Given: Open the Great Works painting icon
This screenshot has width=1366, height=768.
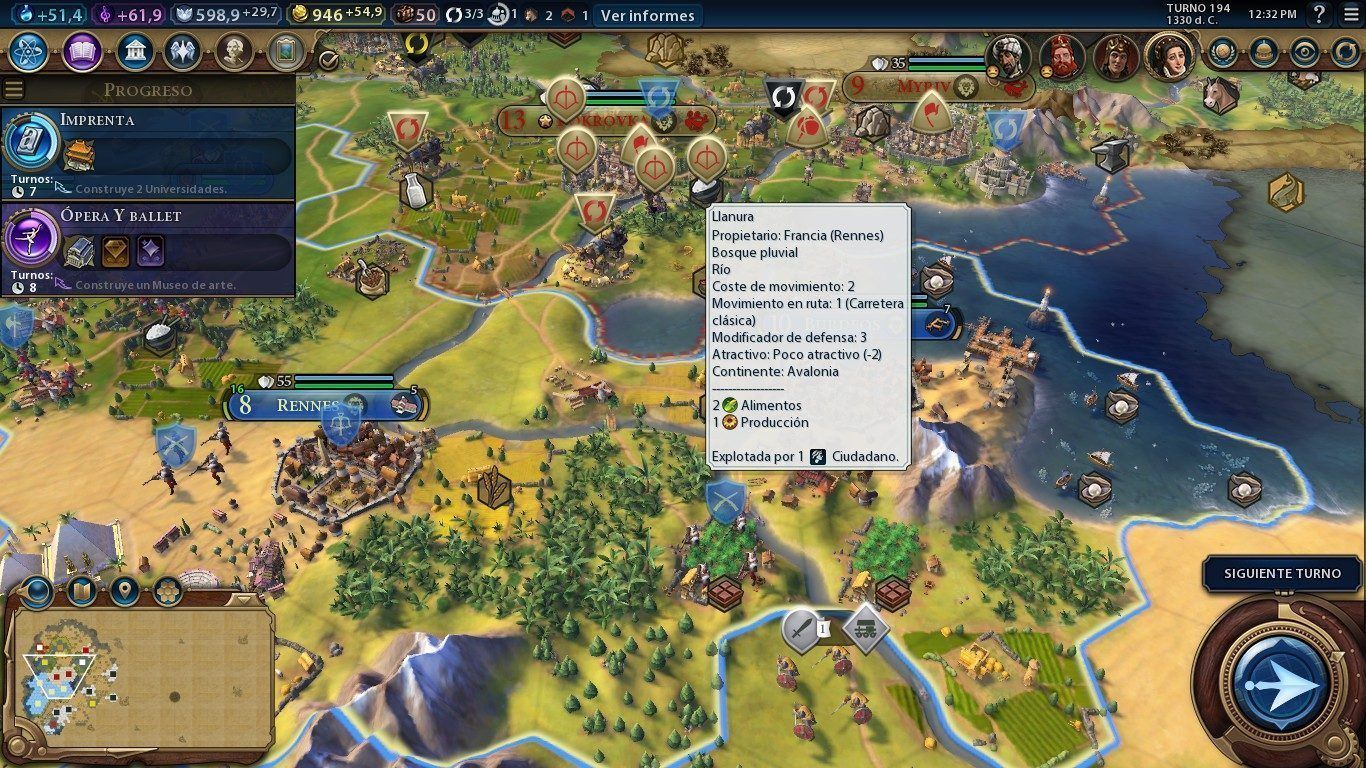Looking at the screenshot, I should [285, 51].
